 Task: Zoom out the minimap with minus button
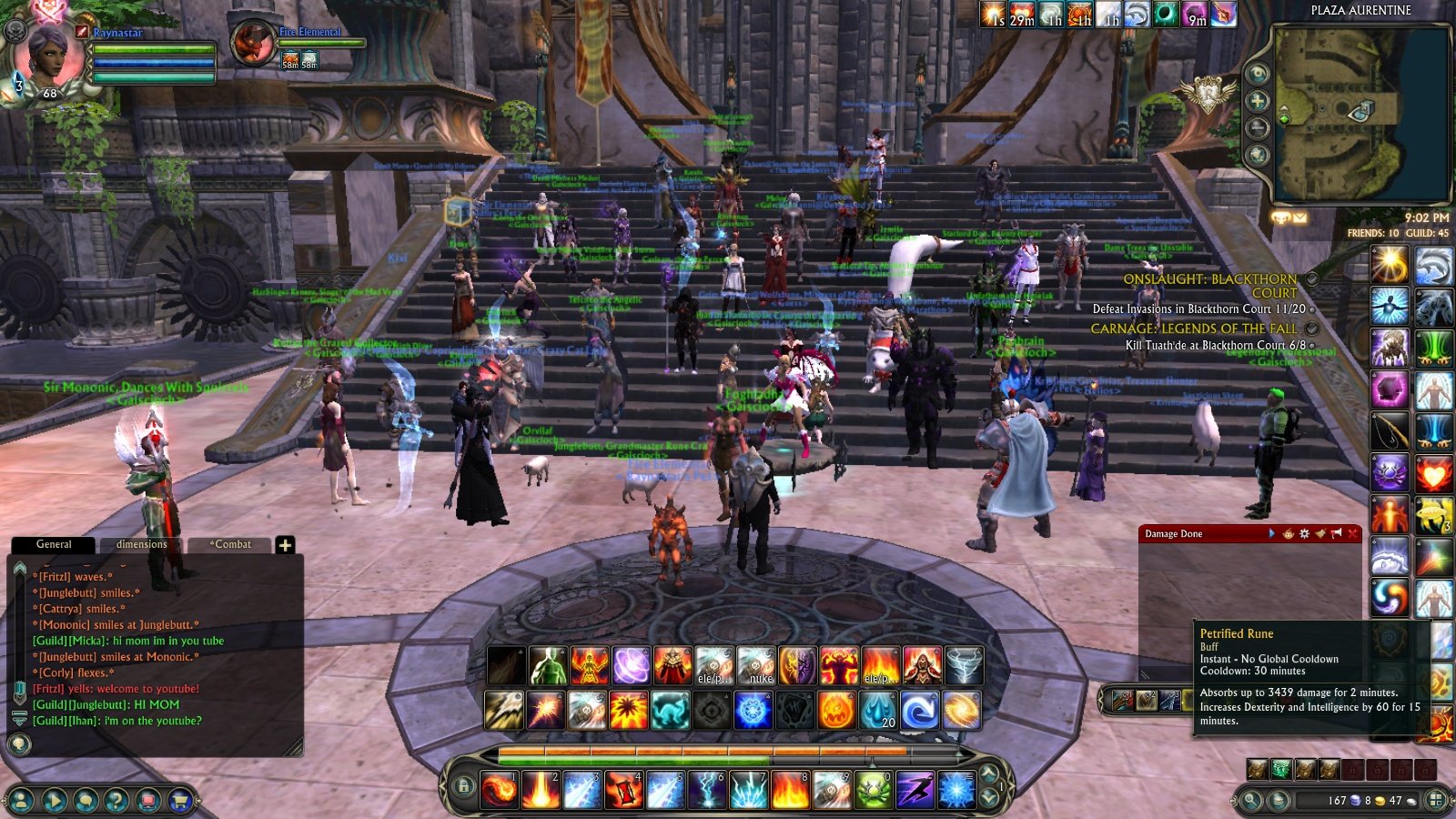1258,127
